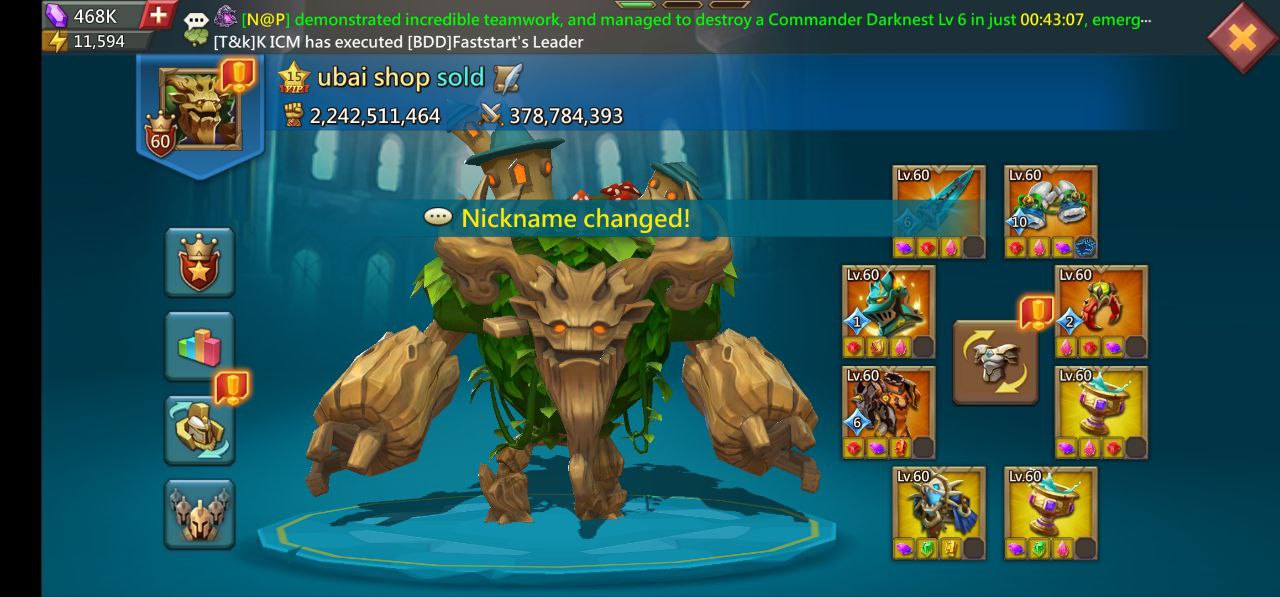Edit nickname with the quill icon
The height and width of the screenshot is (597, 1280).
coord(508,78)
